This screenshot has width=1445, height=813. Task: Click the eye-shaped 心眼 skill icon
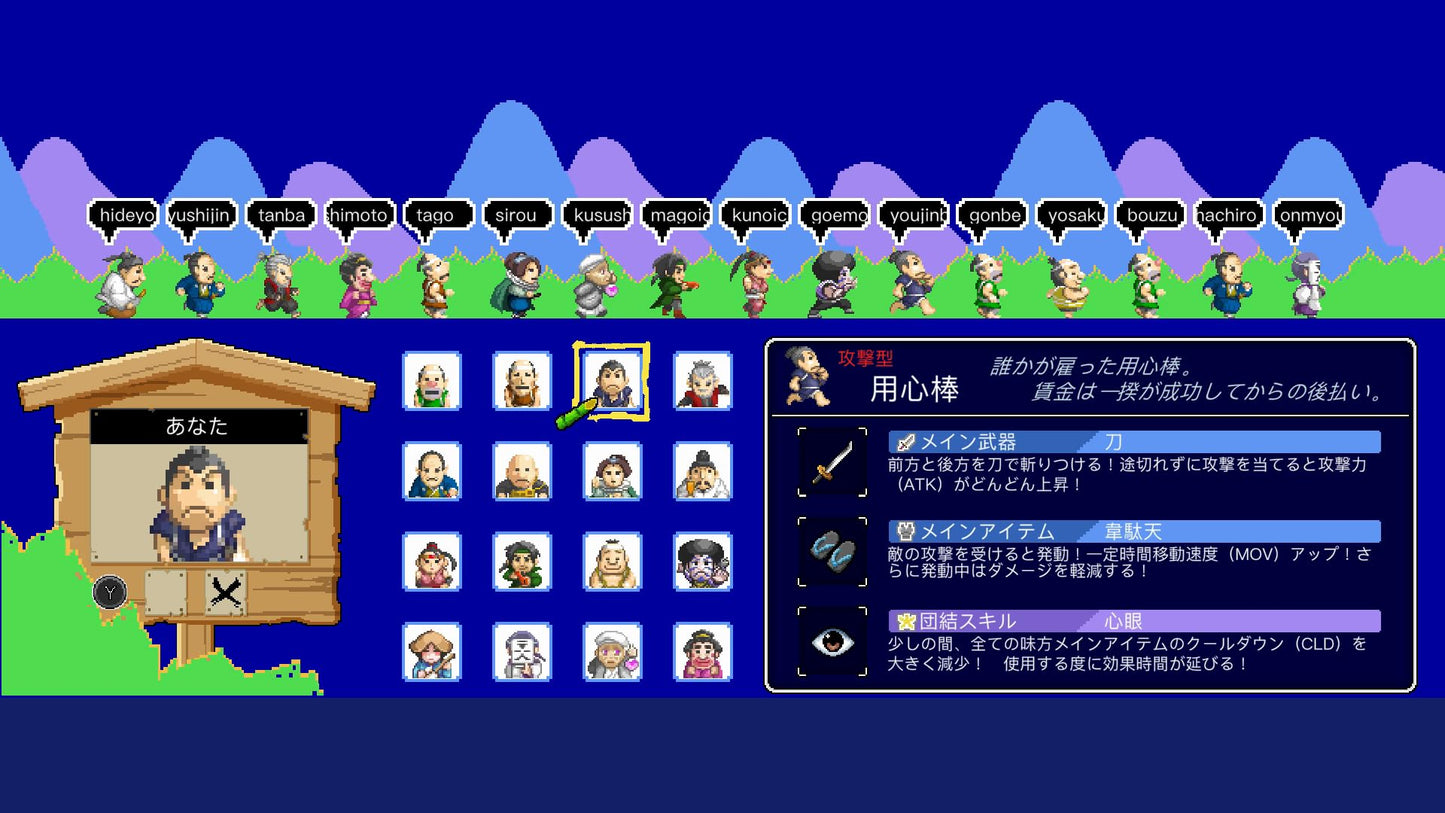[x=832, y=640]
